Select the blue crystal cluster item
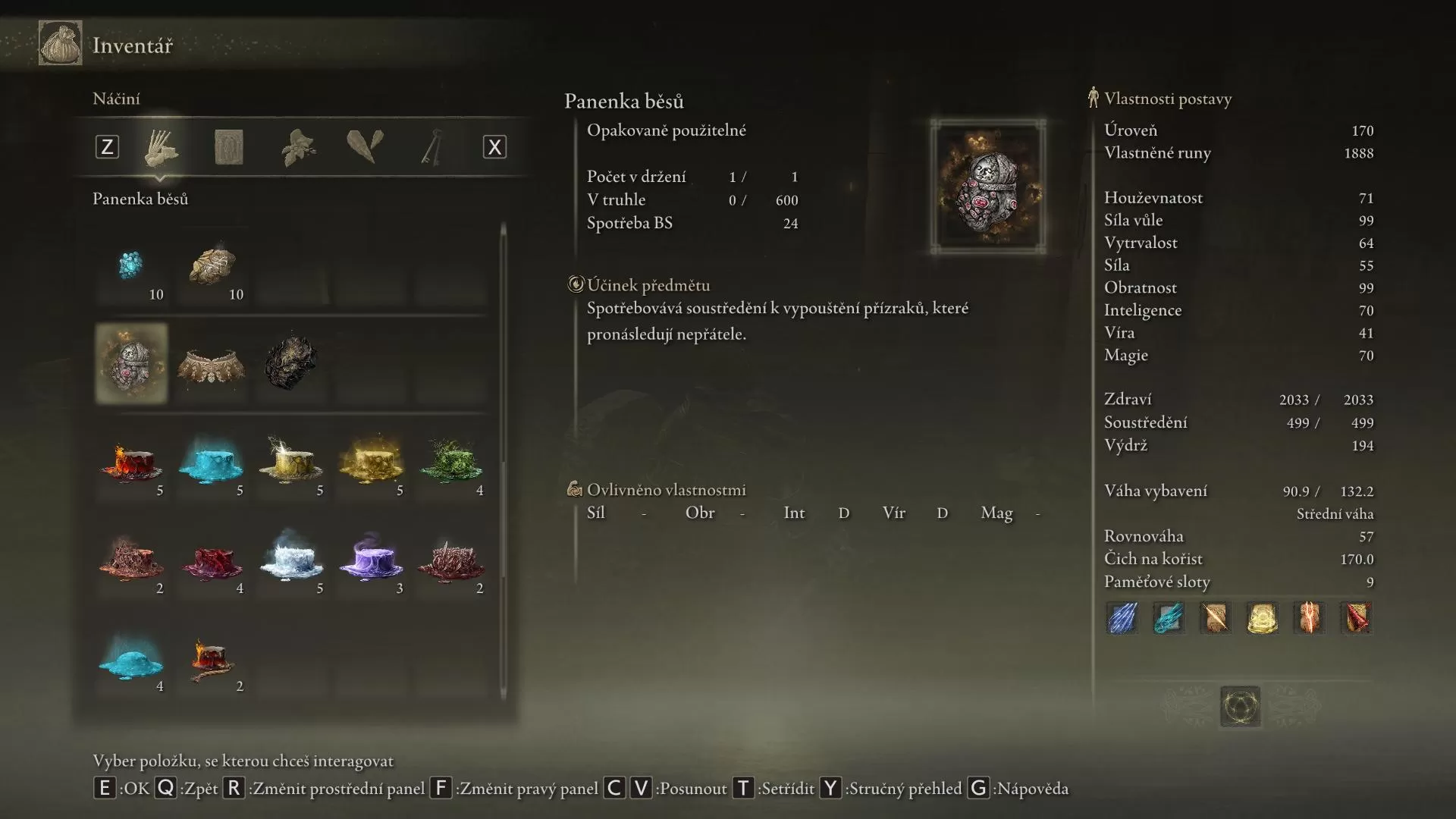This screenshot has width=1456, height=819. pyautogui.click(x=131, y=267)
